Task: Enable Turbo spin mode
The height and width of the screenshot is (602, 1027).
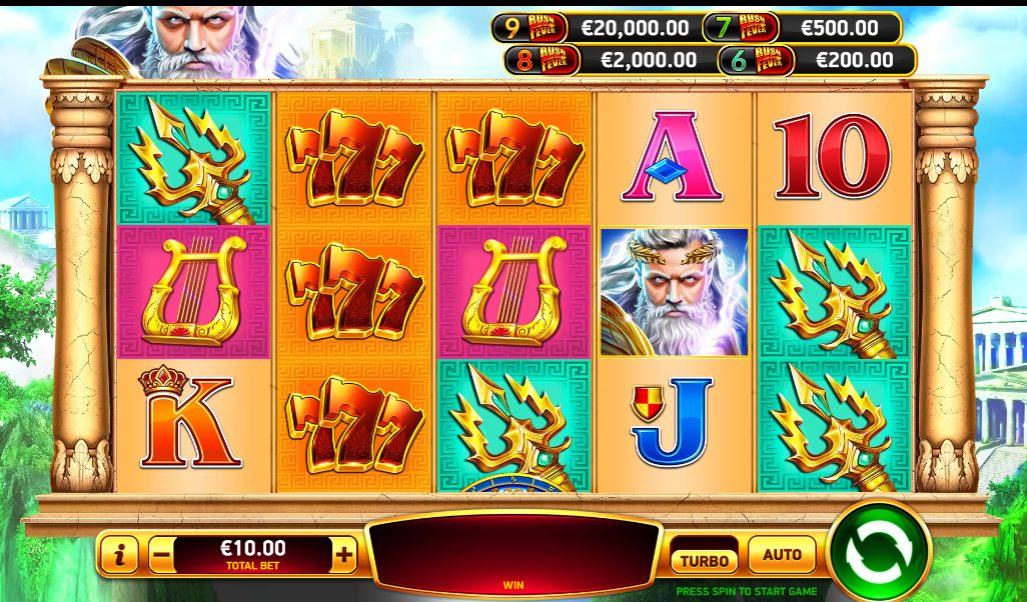Action: coord(704,560)
